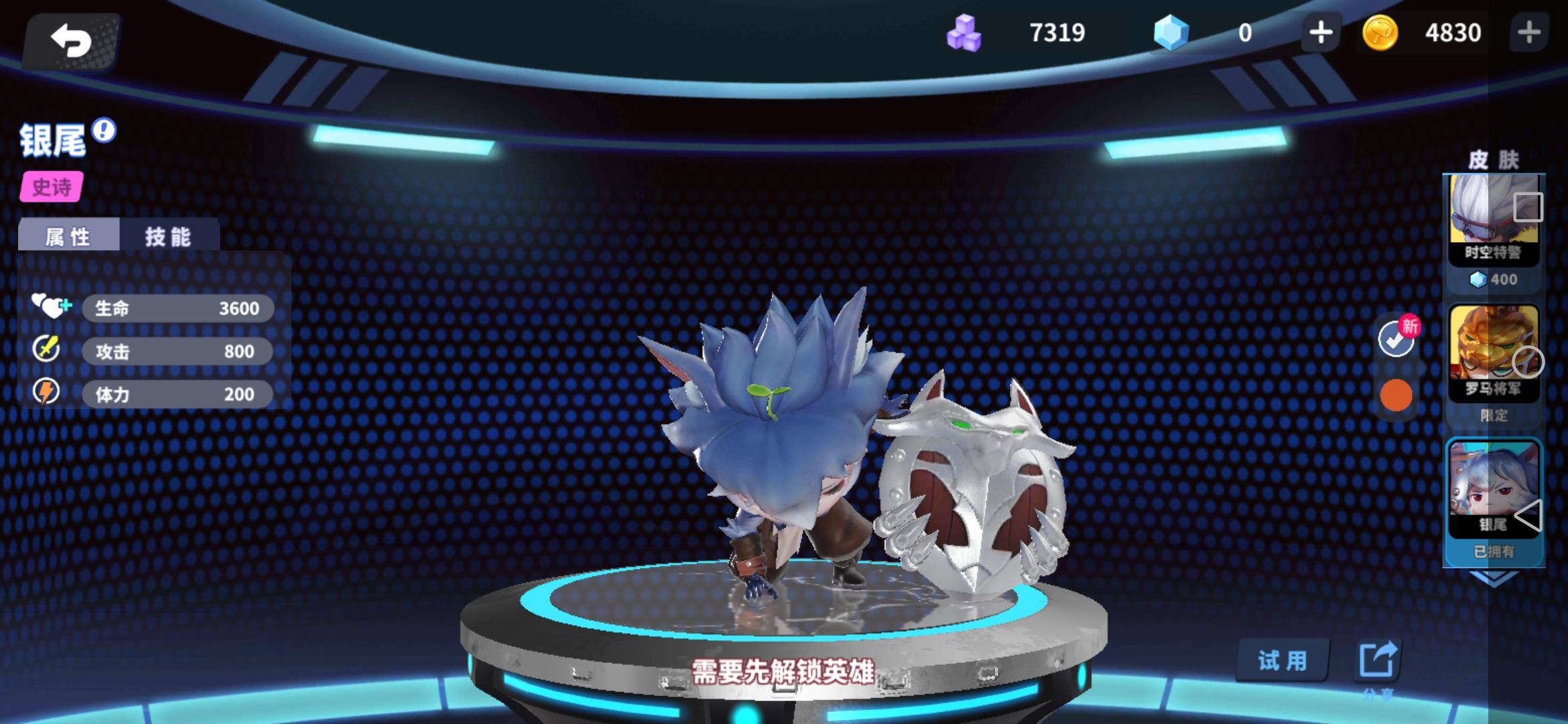
Task: Open the hero info tooltip next to 银尾
Action: [x=102, y=133]
